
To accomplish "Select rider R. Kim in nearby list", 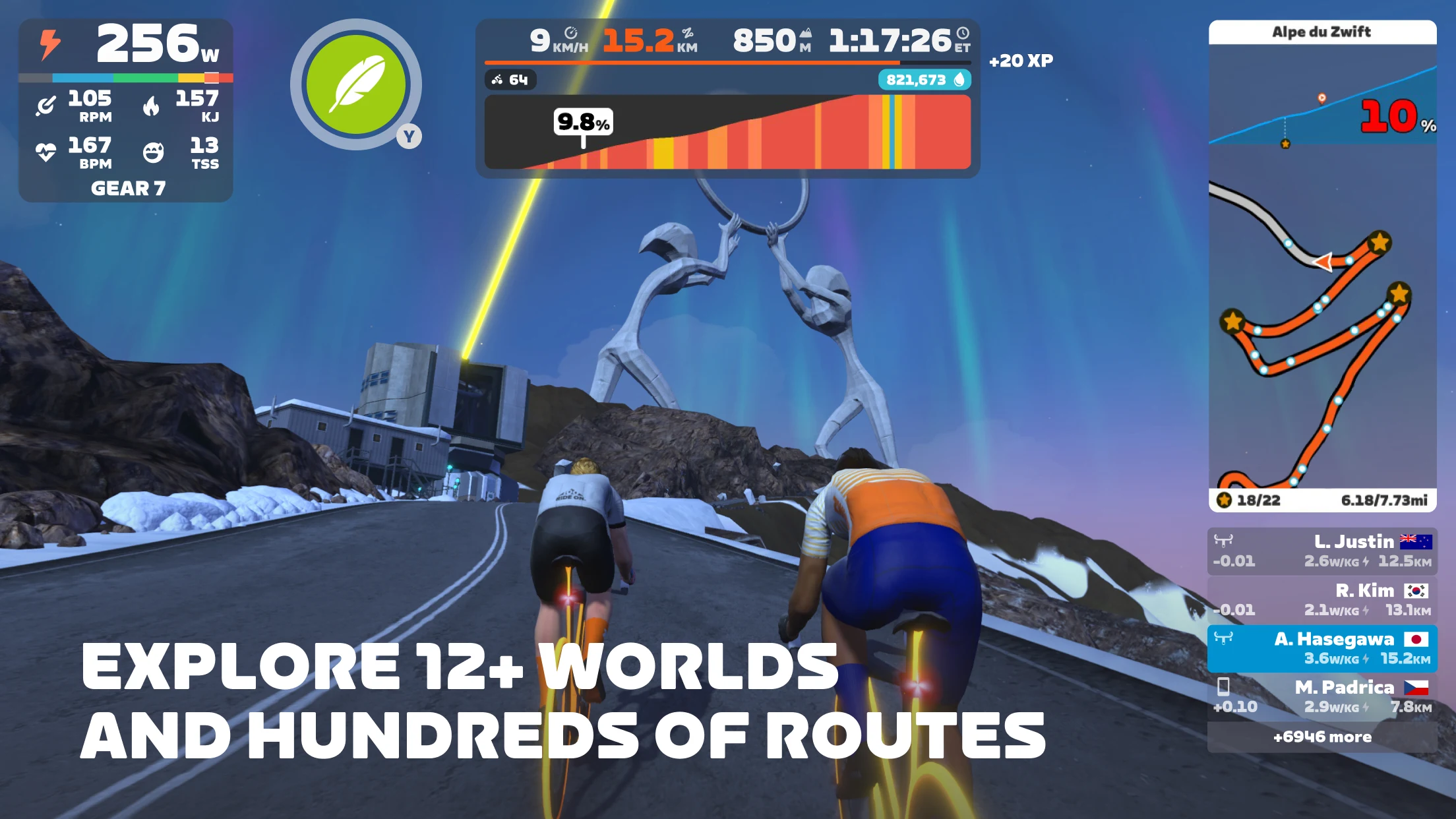I will (1322, 600).
